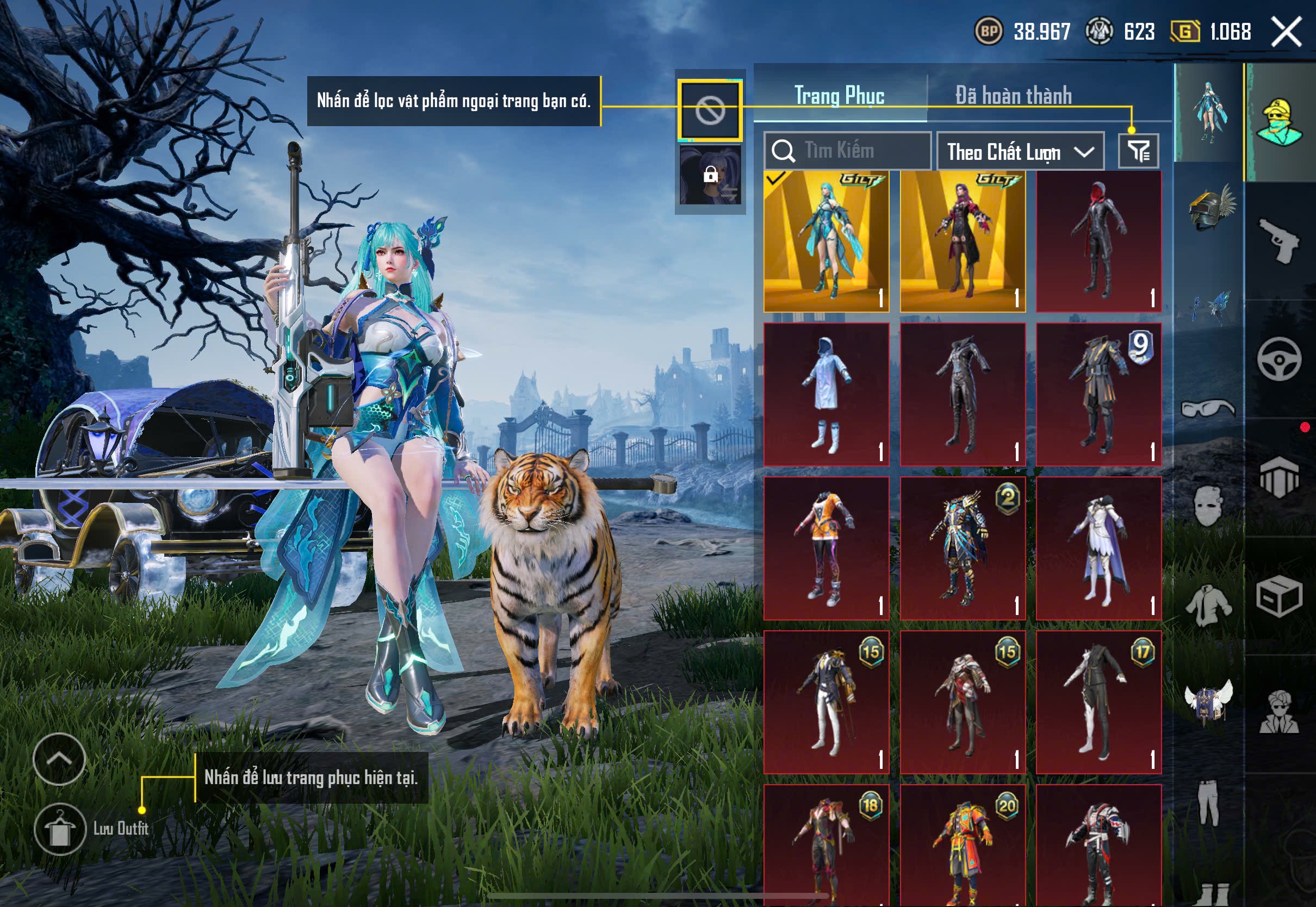Close the wardrobe with the X button
This screenshot has height=907, width=1316.
pos(1286,32)
